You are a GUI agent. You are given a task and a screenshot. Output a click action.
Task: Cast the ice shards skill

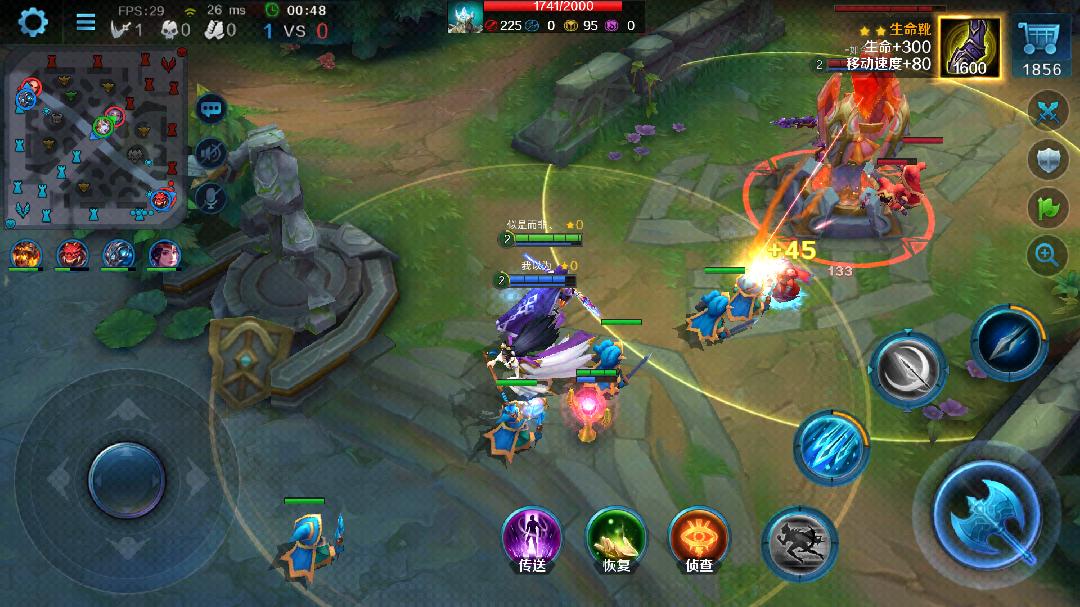(x=831, y=447)
